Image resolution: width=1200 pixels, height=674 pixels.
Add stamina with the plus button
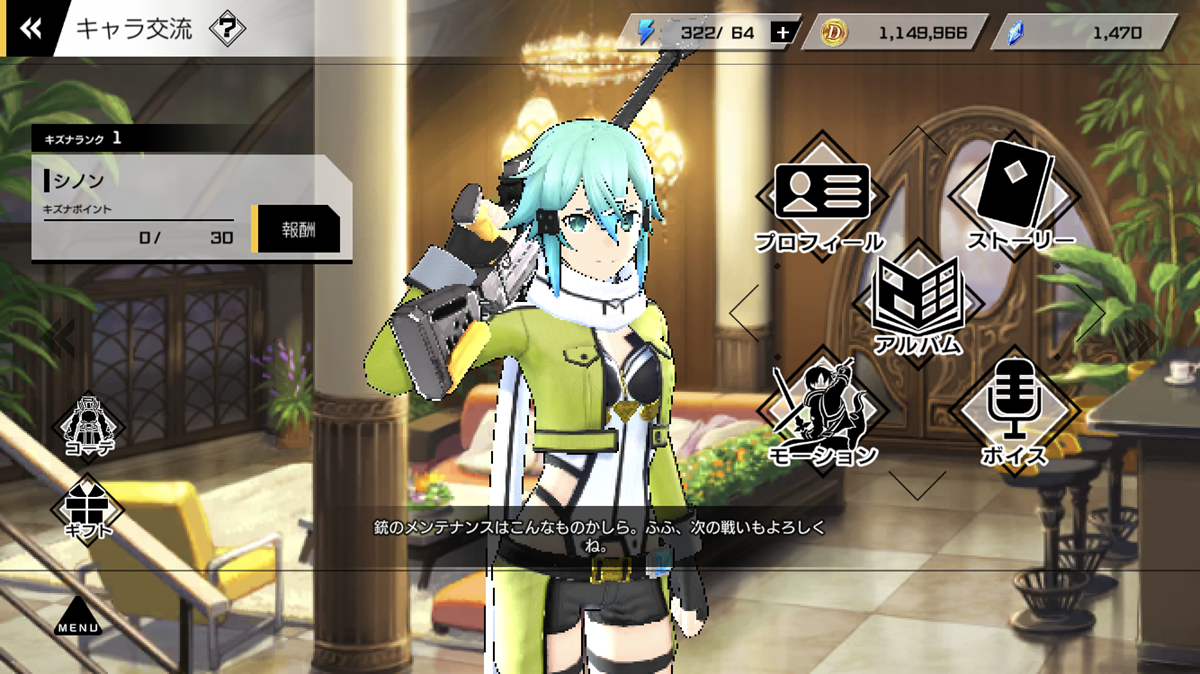pyautogui.click(x=782, y=33)
